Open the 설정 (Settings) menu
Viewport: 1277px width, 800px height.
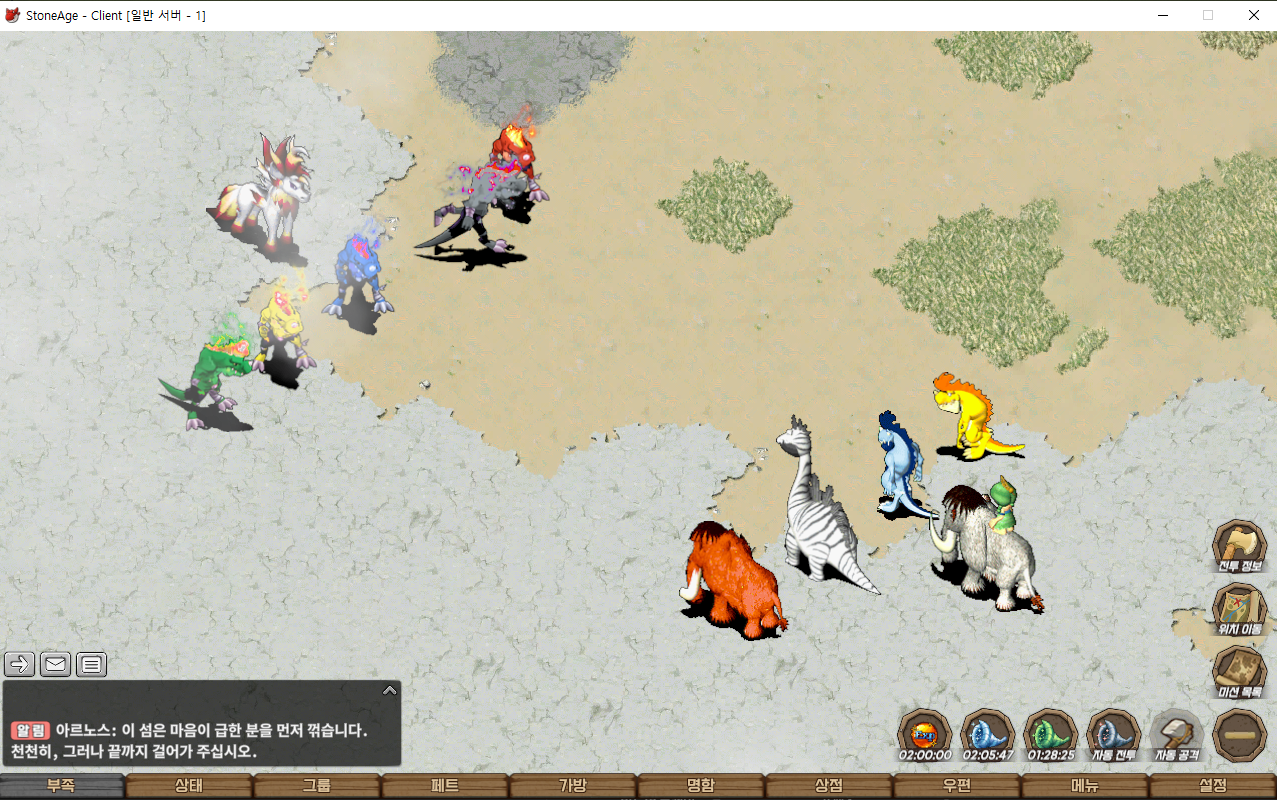click(x=1213, y=786)
